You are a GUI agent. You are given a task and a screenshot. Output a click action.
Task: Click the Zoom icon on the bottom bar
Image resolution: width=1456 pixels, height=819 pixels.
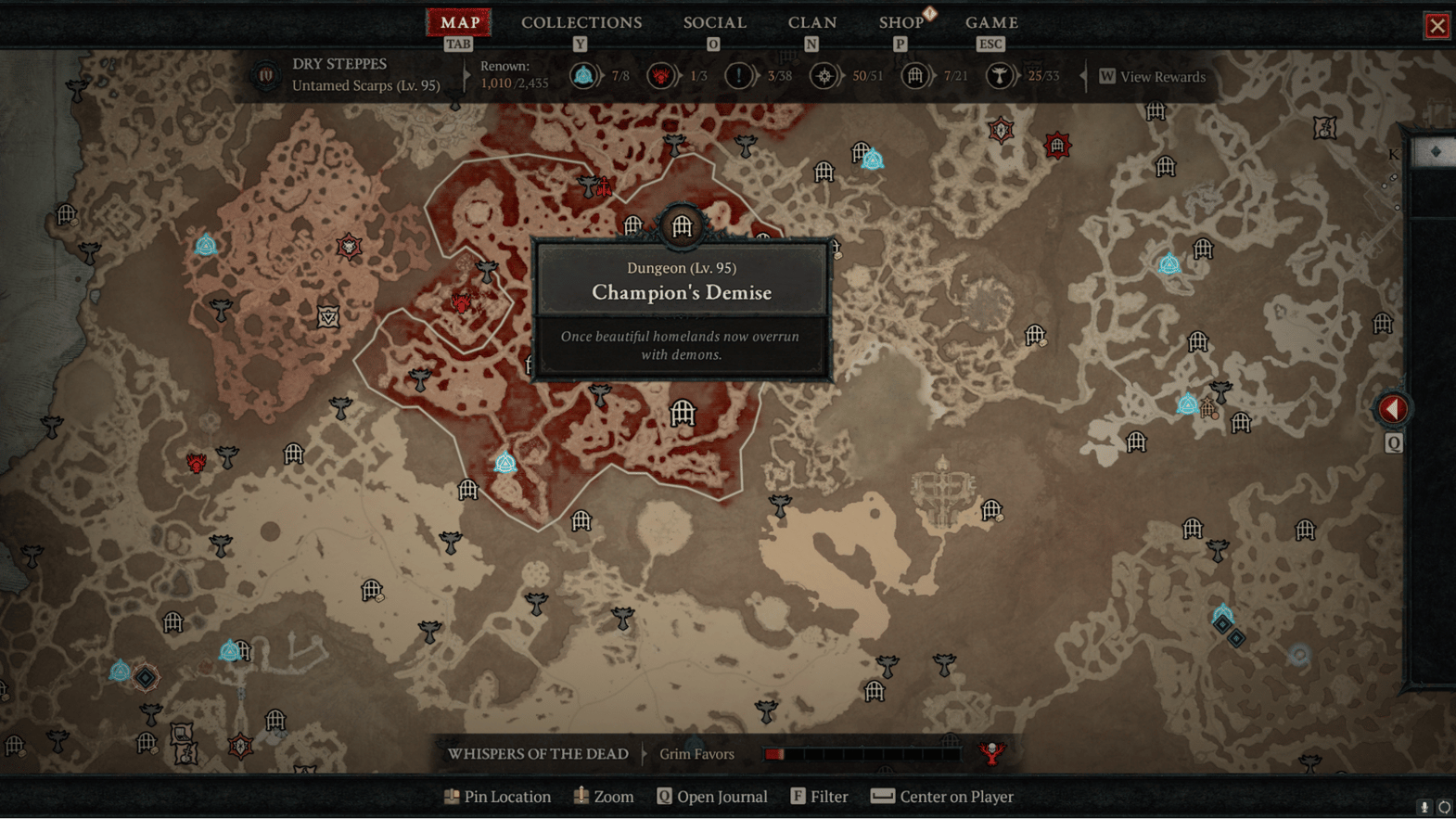(x=581, y=796)
